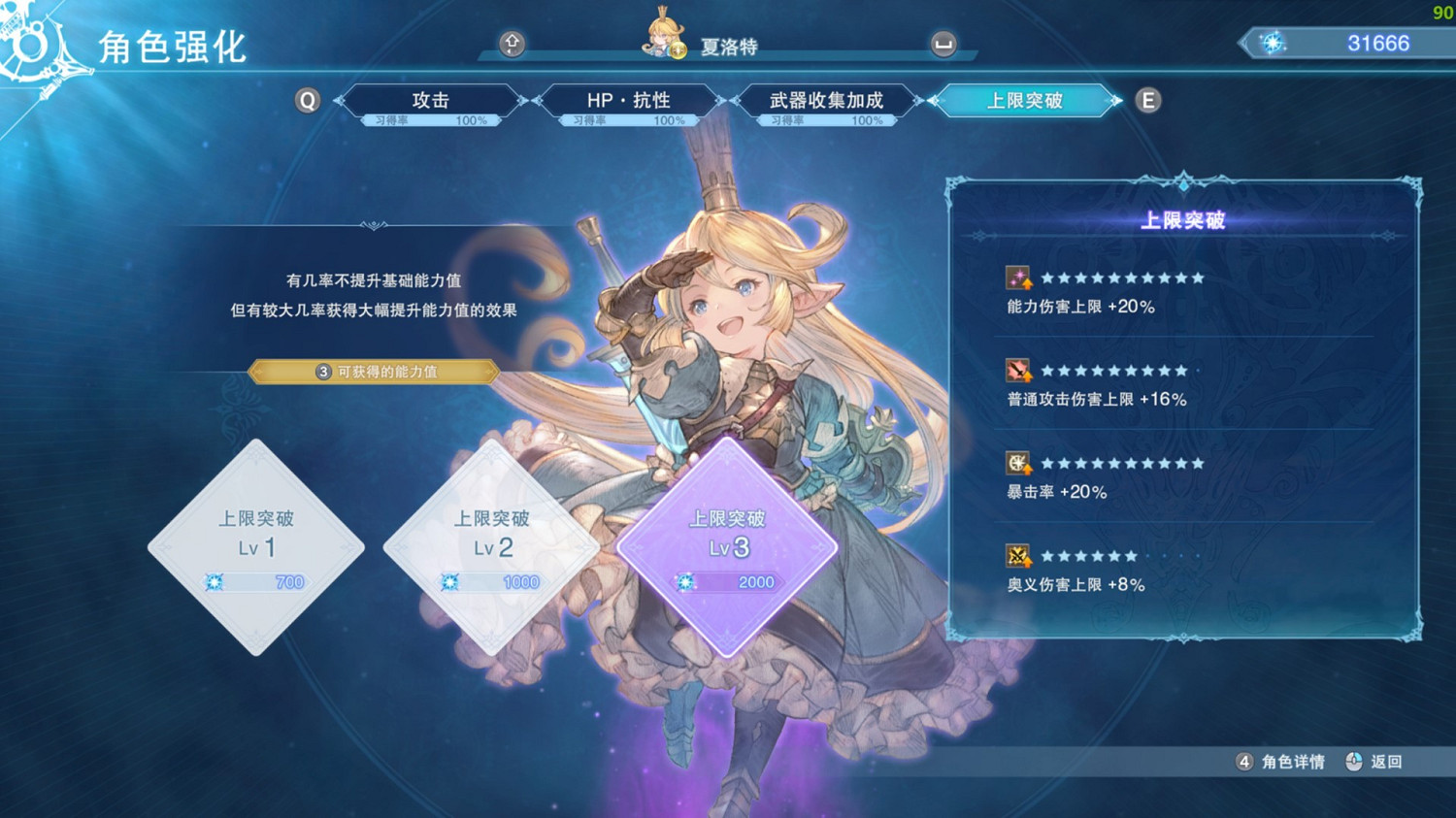
Task: Click the 普通攻击伤害上限 sword skill icon
Action: click(1016, 370)
